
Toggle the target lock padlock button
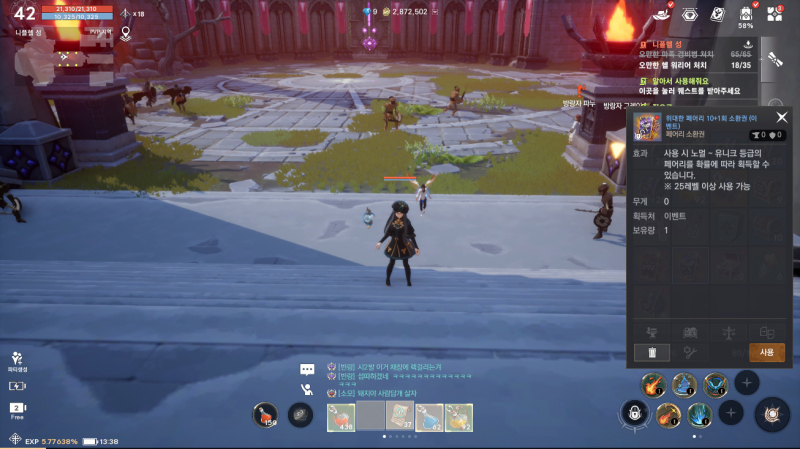point(633,413)
